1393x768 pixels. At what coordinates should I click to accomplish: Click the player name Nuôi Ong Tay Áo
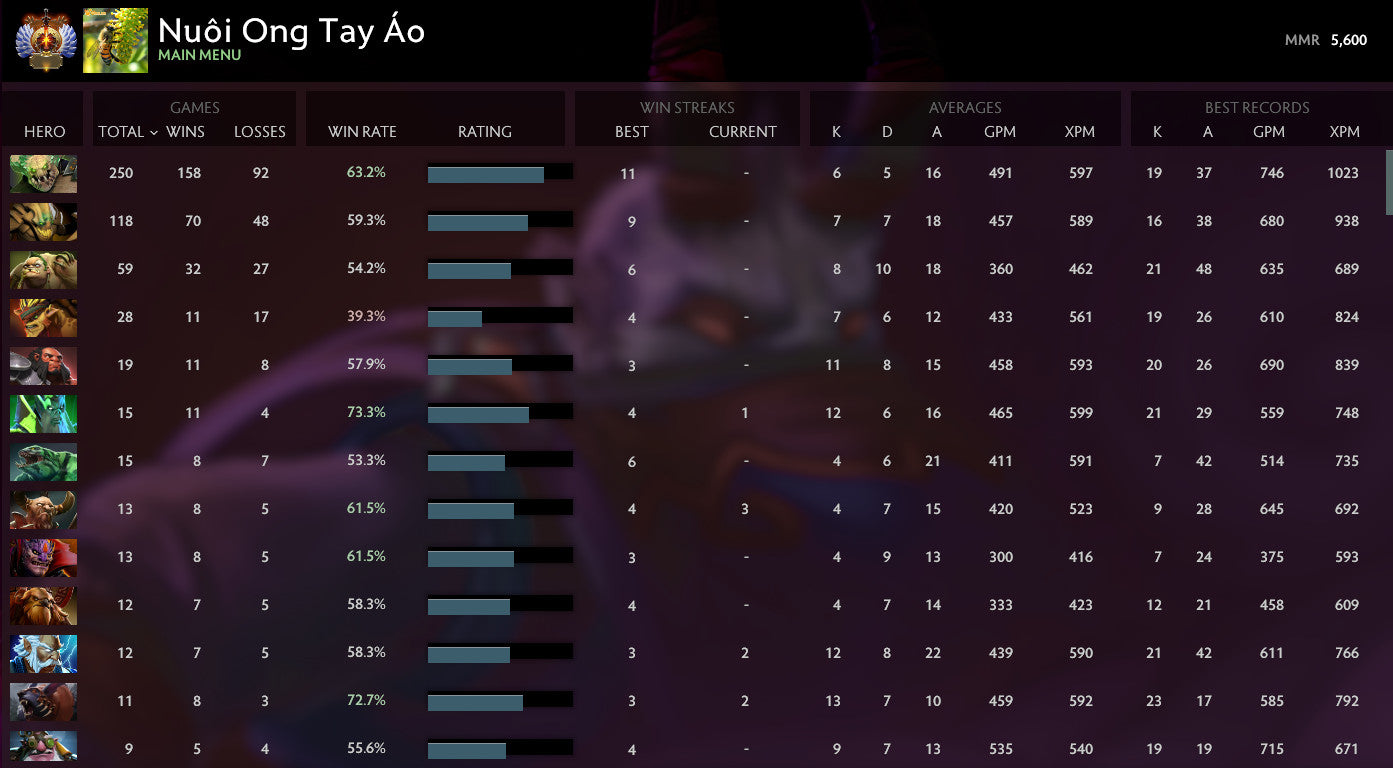pos(290,31)
